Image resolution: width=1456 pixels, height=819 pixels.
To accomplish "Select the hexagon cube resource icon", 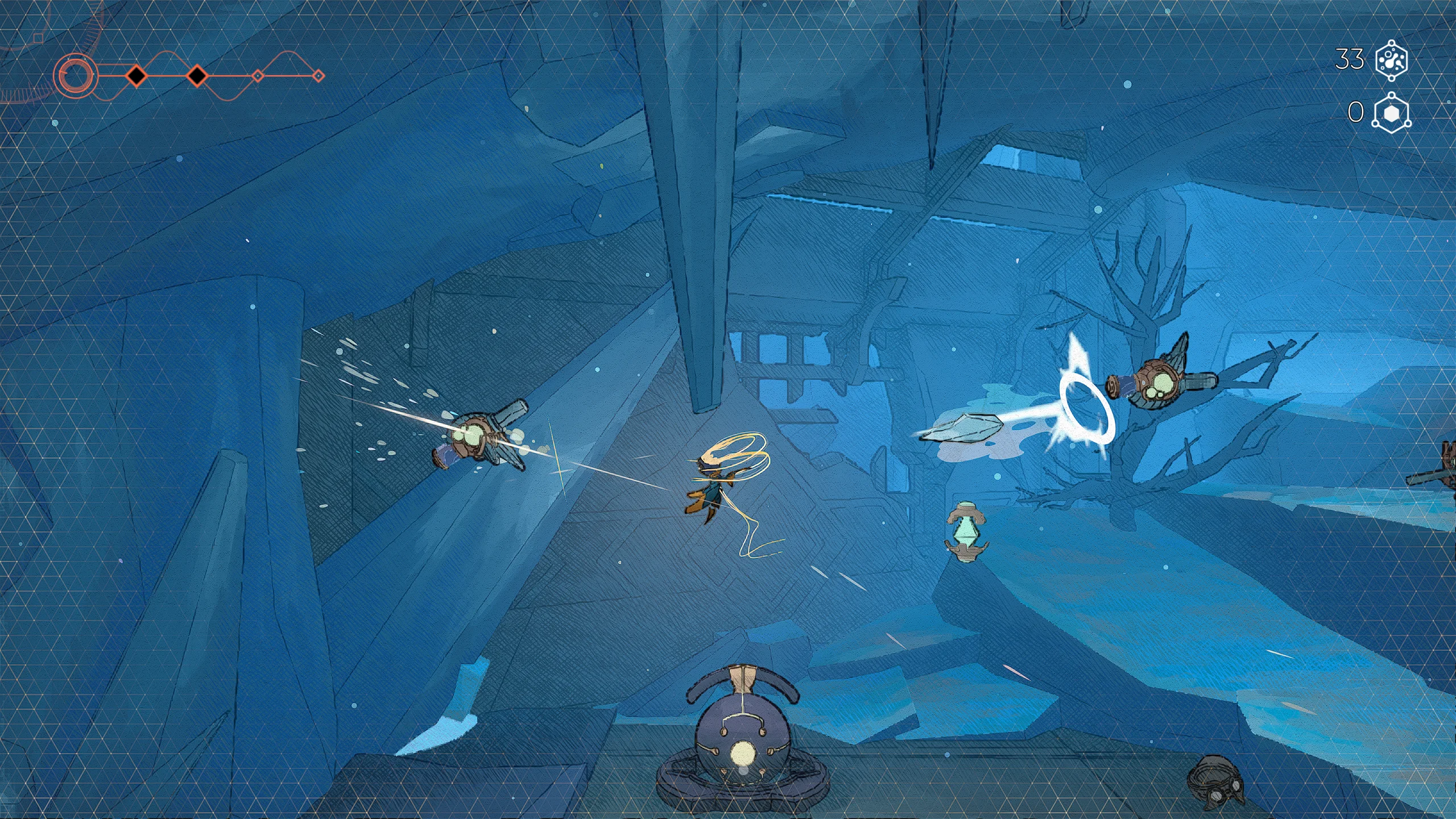I will tap(1391, 113).
